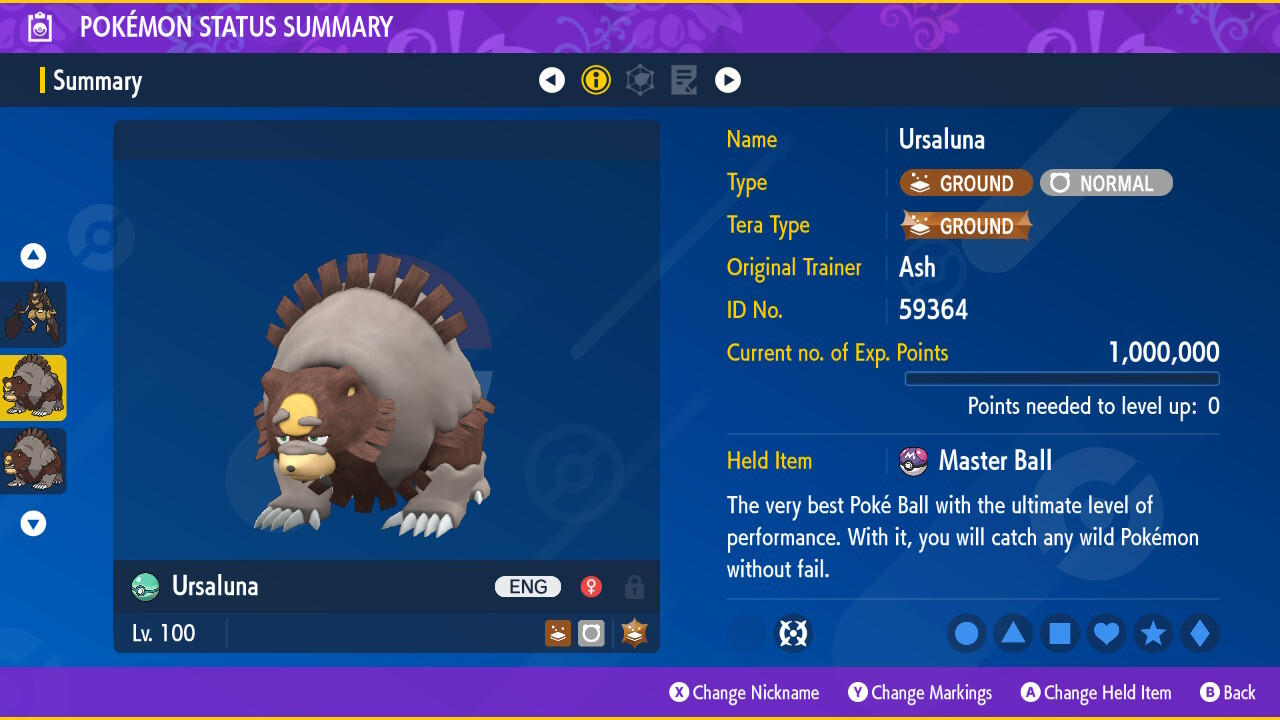Toggle the triangle marking
Screen dimensions: 1280x720
pos(1013,634)
